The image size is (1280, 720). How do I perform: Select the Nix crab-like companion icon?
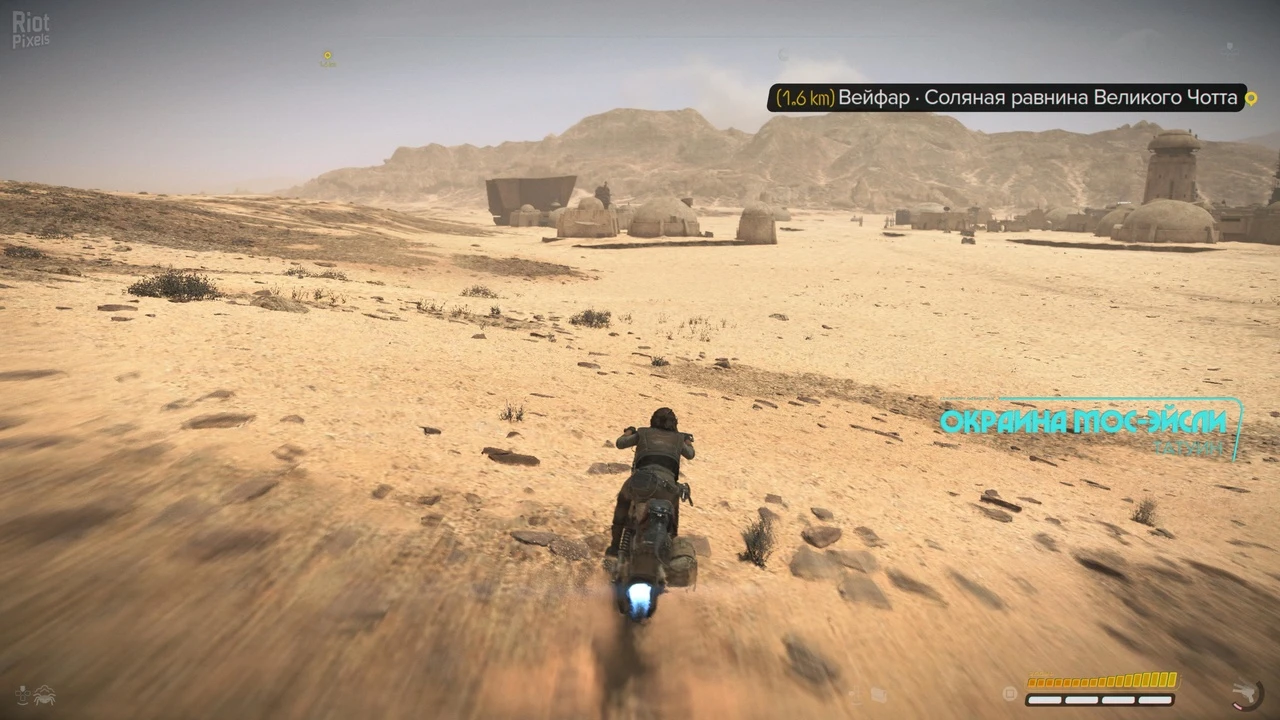(44, 693)
